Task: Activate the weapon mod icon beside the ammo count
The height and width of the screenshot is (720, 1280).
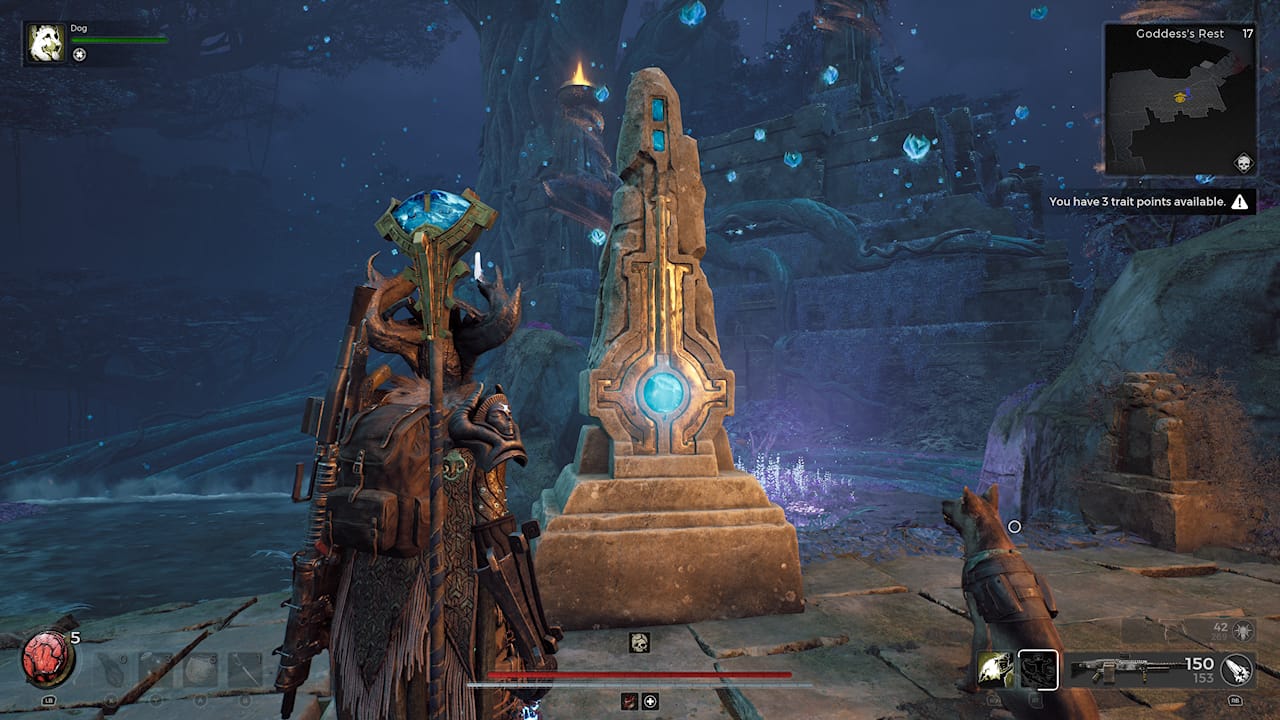Action: click(x=1238, y=670)
